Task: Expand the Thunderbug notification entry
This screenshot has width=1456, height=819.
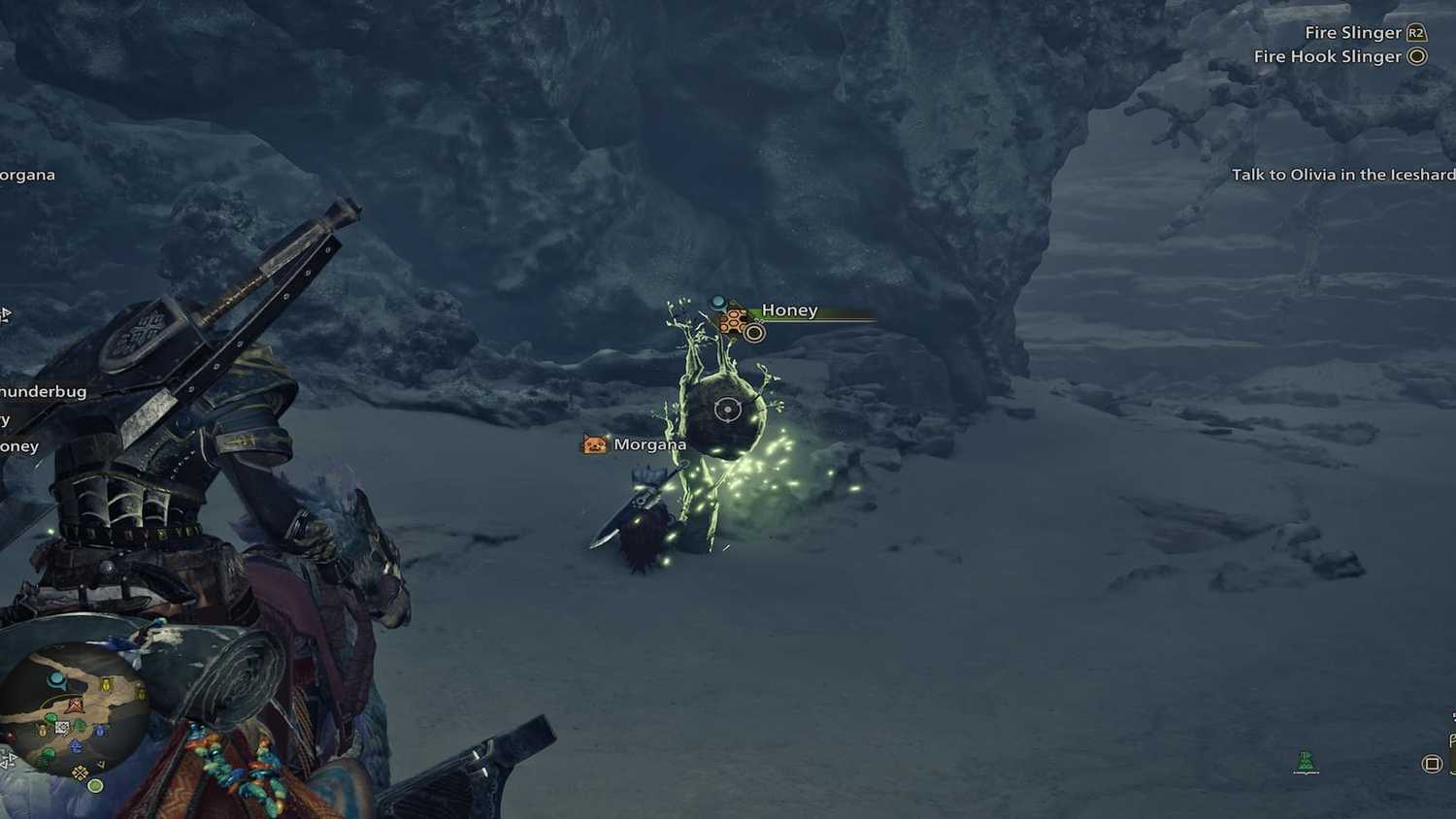Action: (44, 390)
